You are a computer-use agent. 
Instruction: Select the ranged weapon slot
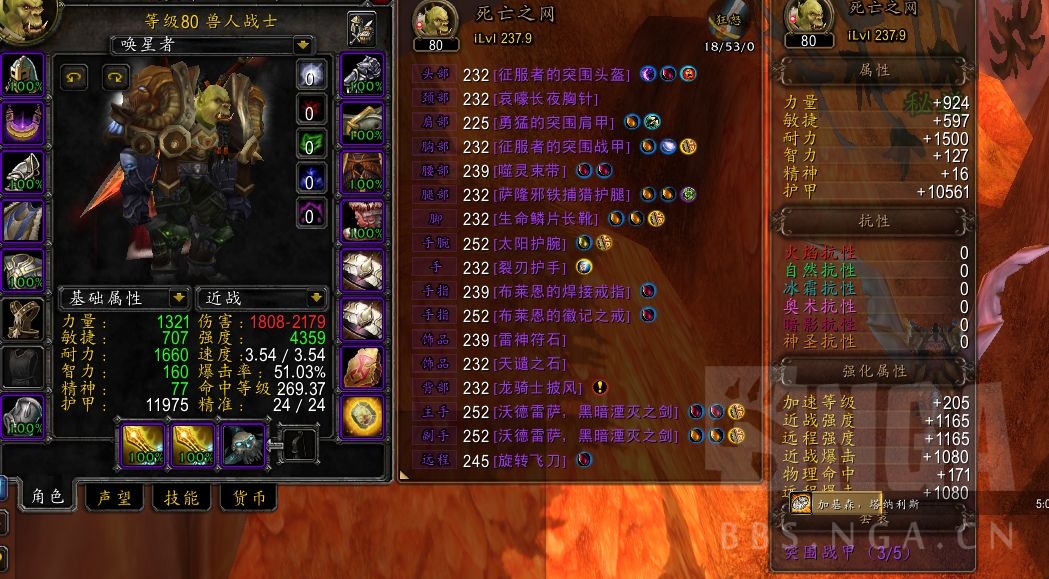(x=243, y=444)
